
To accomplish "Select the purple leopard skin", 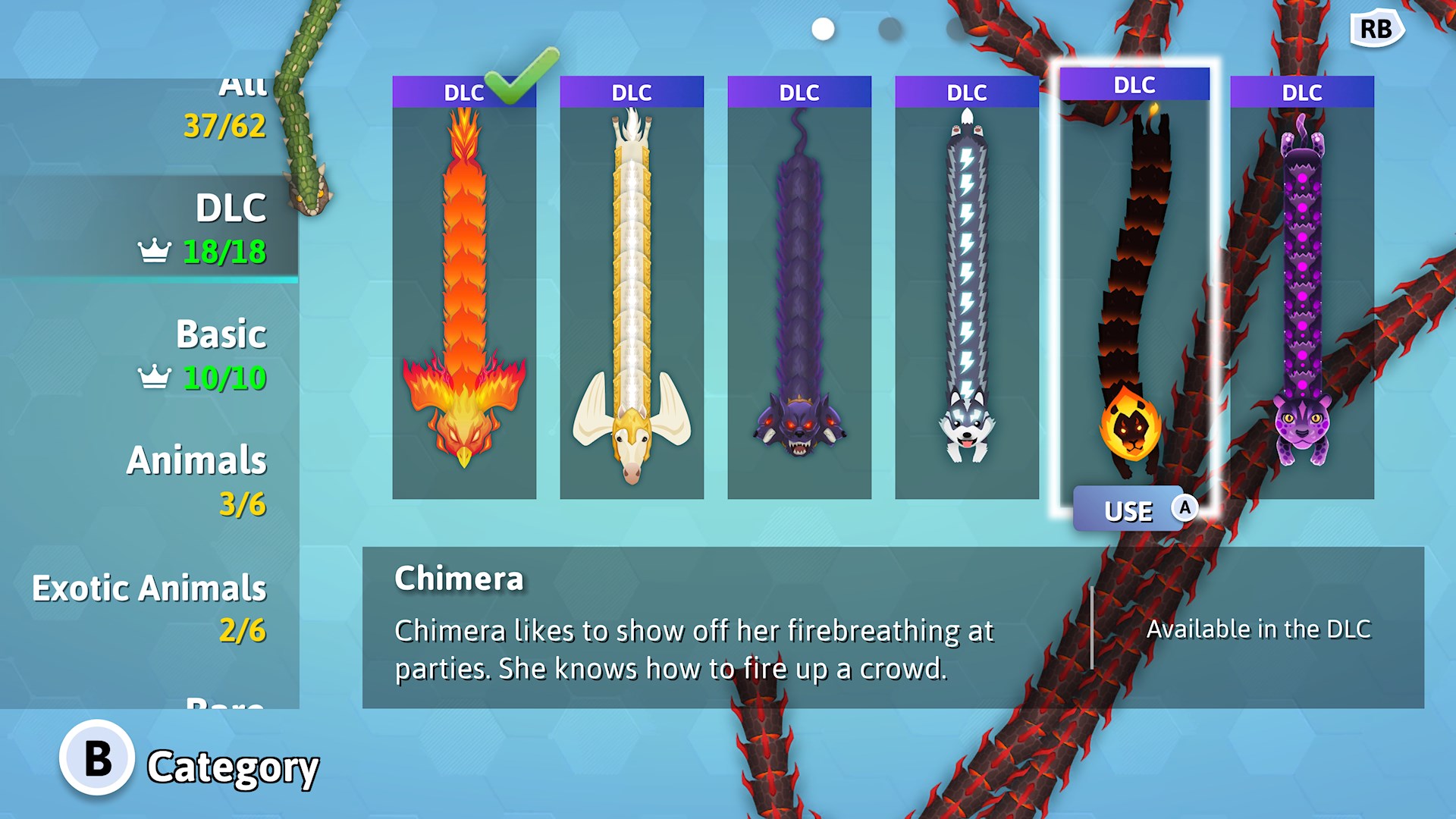I will tap(1301, 288).
